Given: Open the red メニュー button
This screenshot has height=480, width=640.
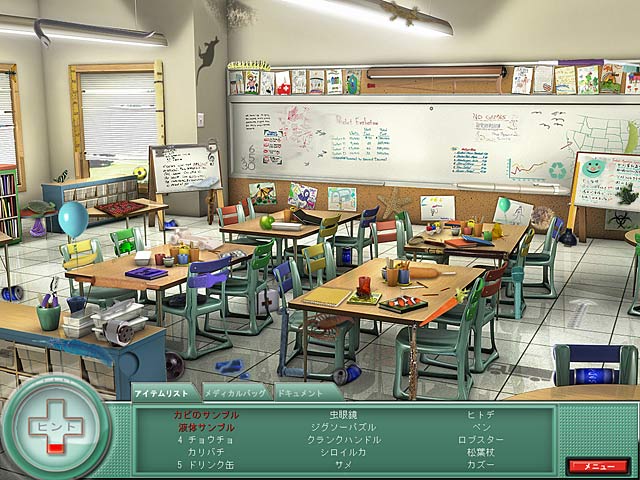Looking at the screenshot, I should tap(597, 465).
